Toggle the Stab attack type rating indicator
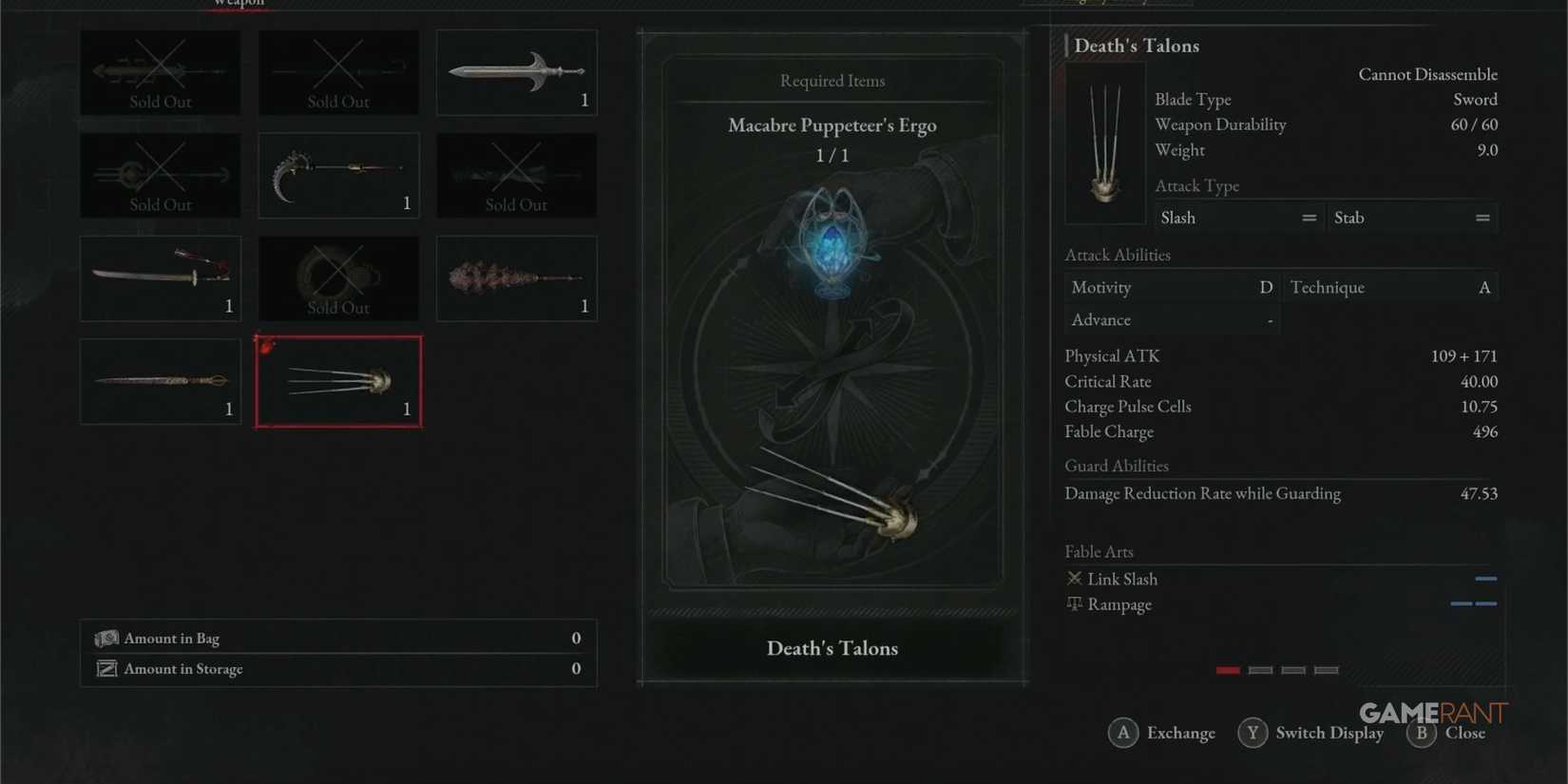 1482,217
